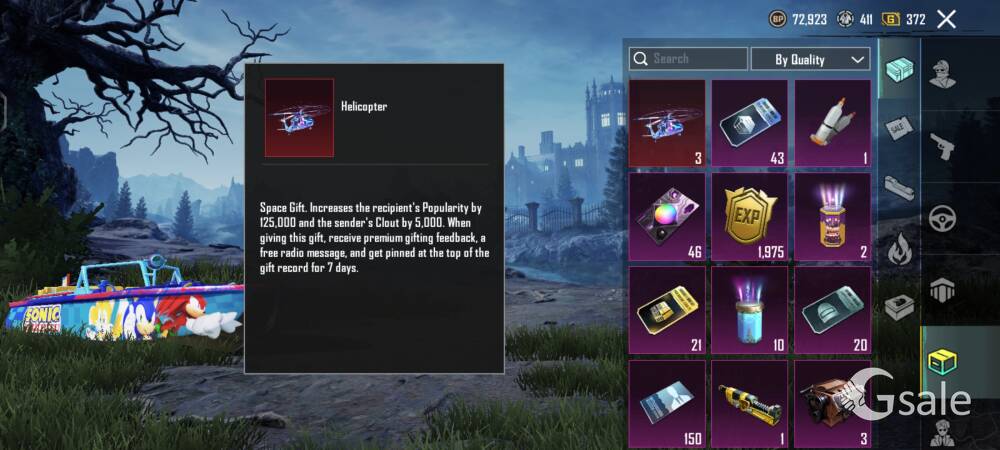This screenshot has height=450, width=1000.
Task: Close the inventory with the X button
Action: point(946,19)
